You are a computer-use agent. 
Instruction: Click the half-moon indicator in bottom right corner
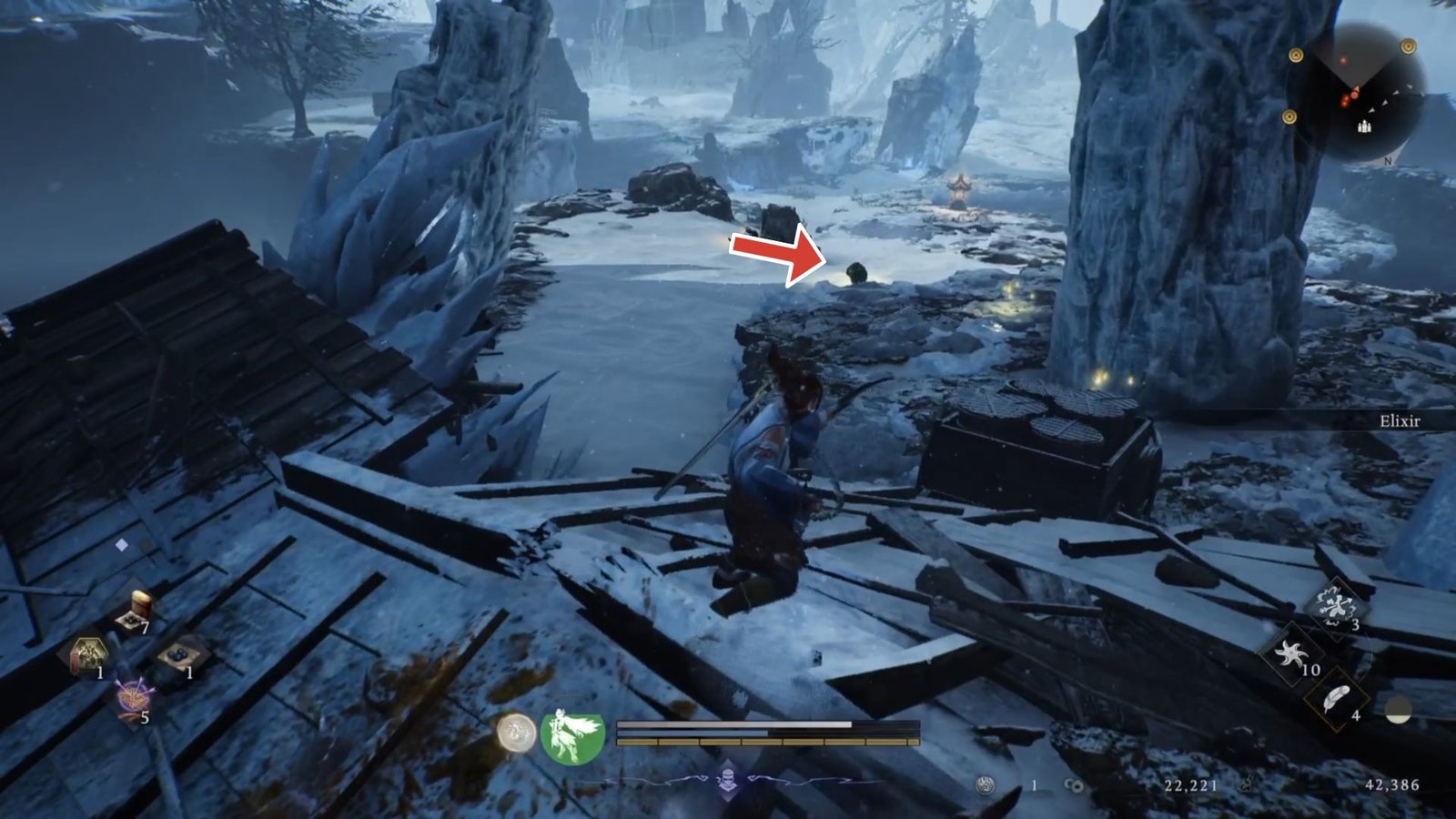click(x=1398, y=712)
